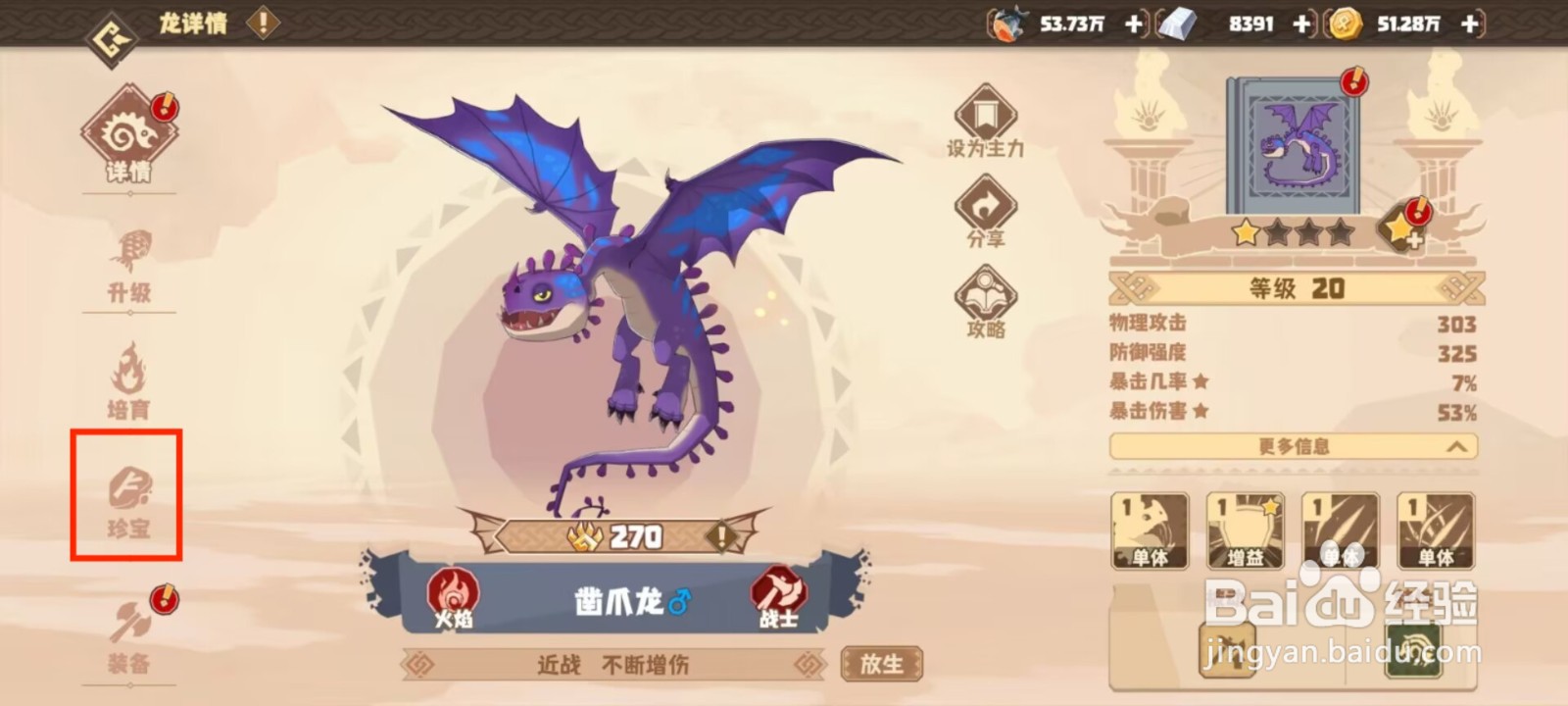Select the 升级 upgrade tab icon
Viewport: 1568px width, 706px height.
[131, 265]
